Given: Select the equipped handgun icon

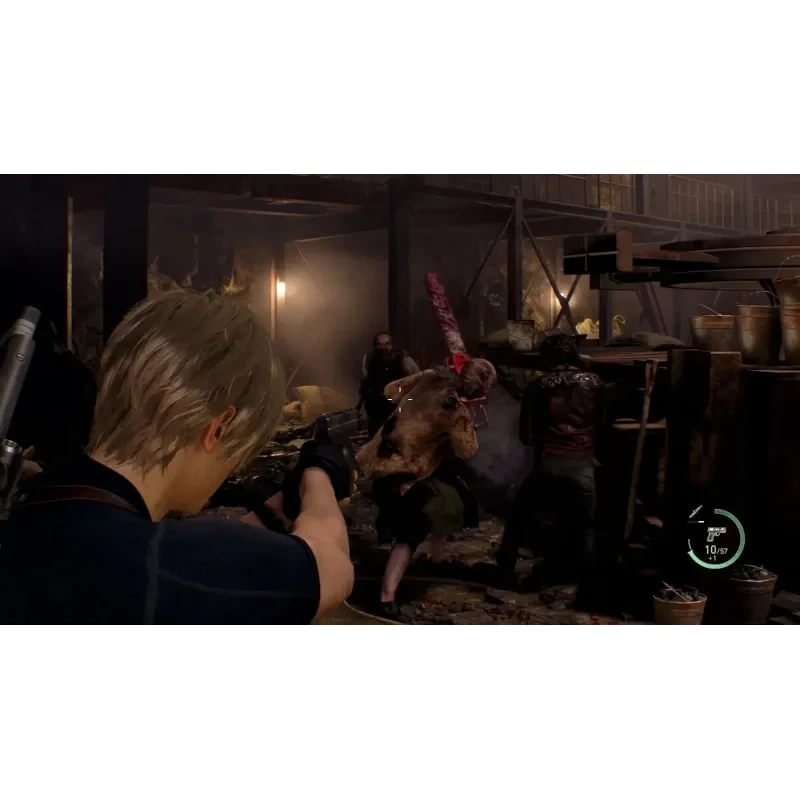Looking at the screenshot, I should pos(715,533).
